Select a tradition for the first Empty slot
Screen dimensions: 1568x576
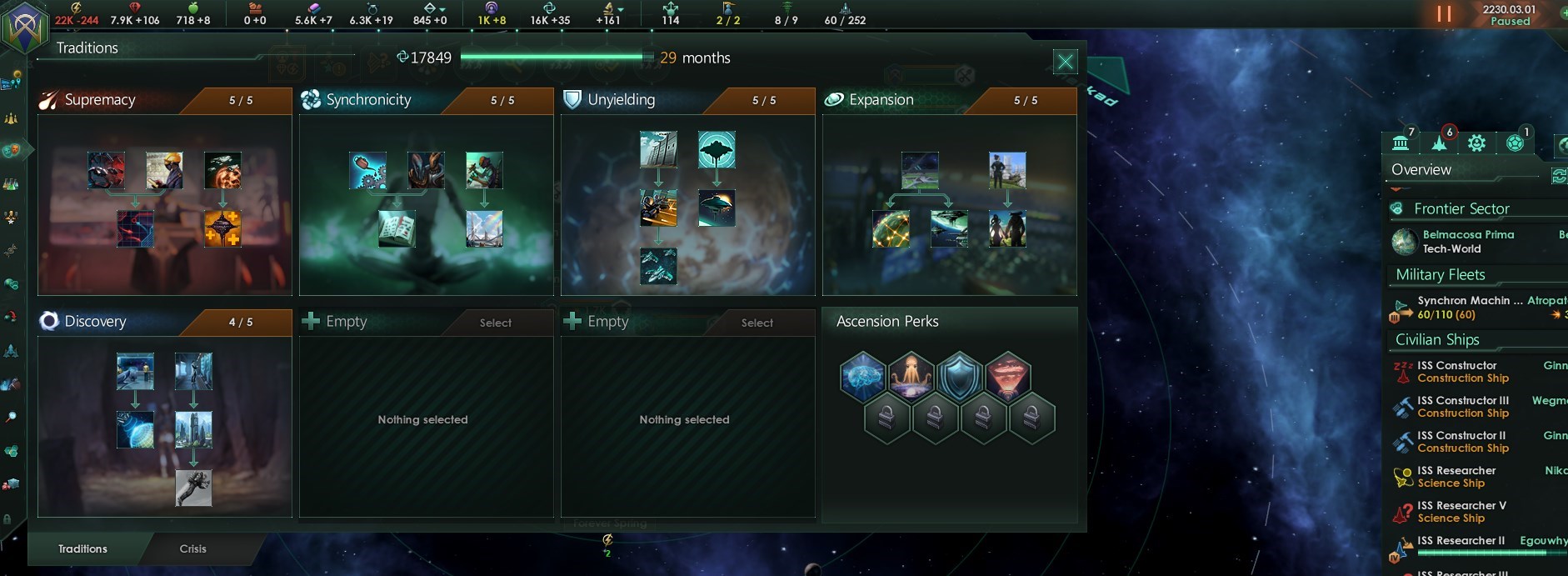point(495,323)
